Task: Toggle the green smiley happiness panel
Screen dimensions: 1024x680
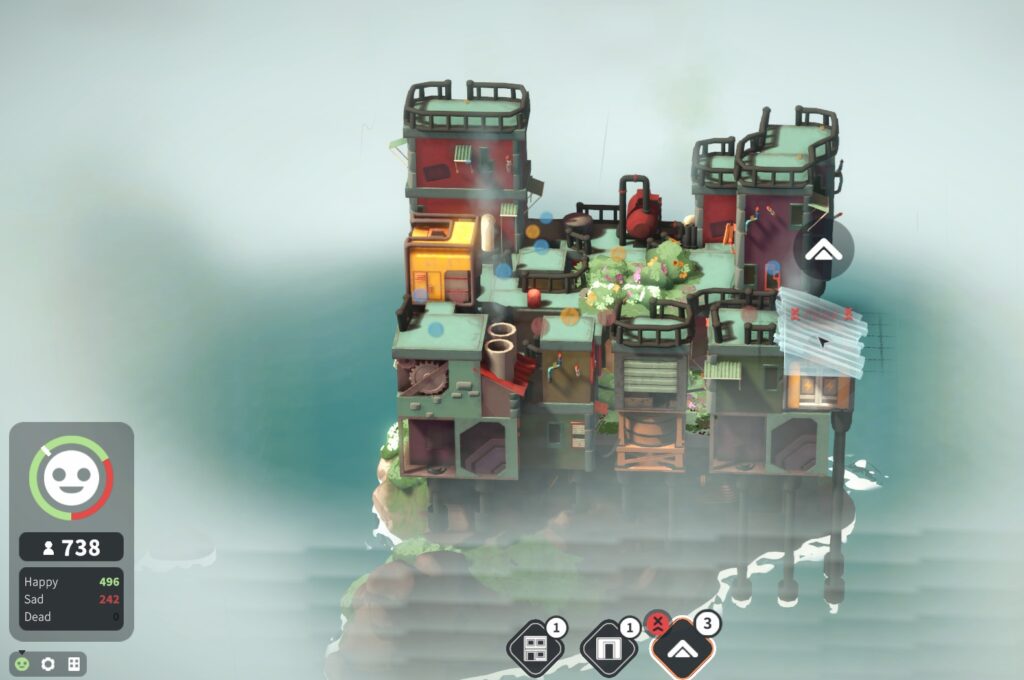Action: point(22,664)
